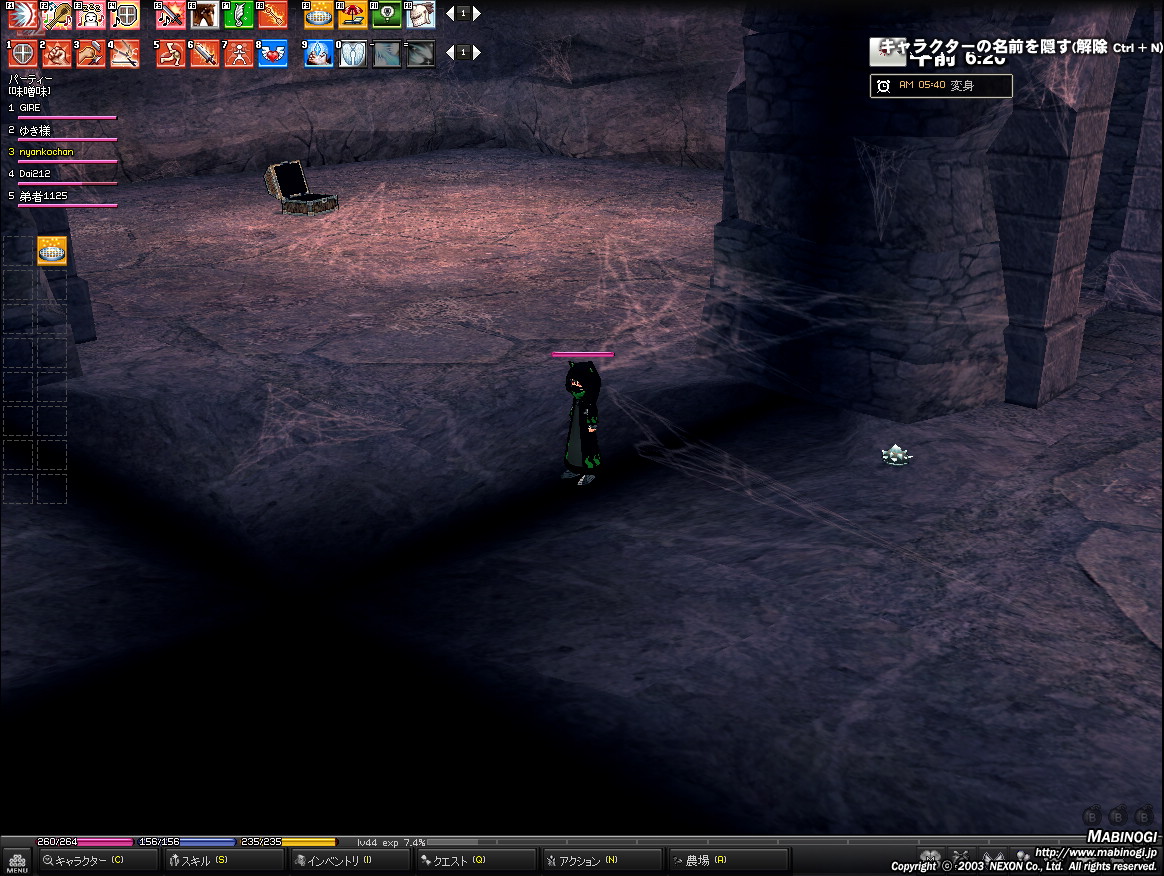Activate the shield defense skill icon

coord(22,53)
